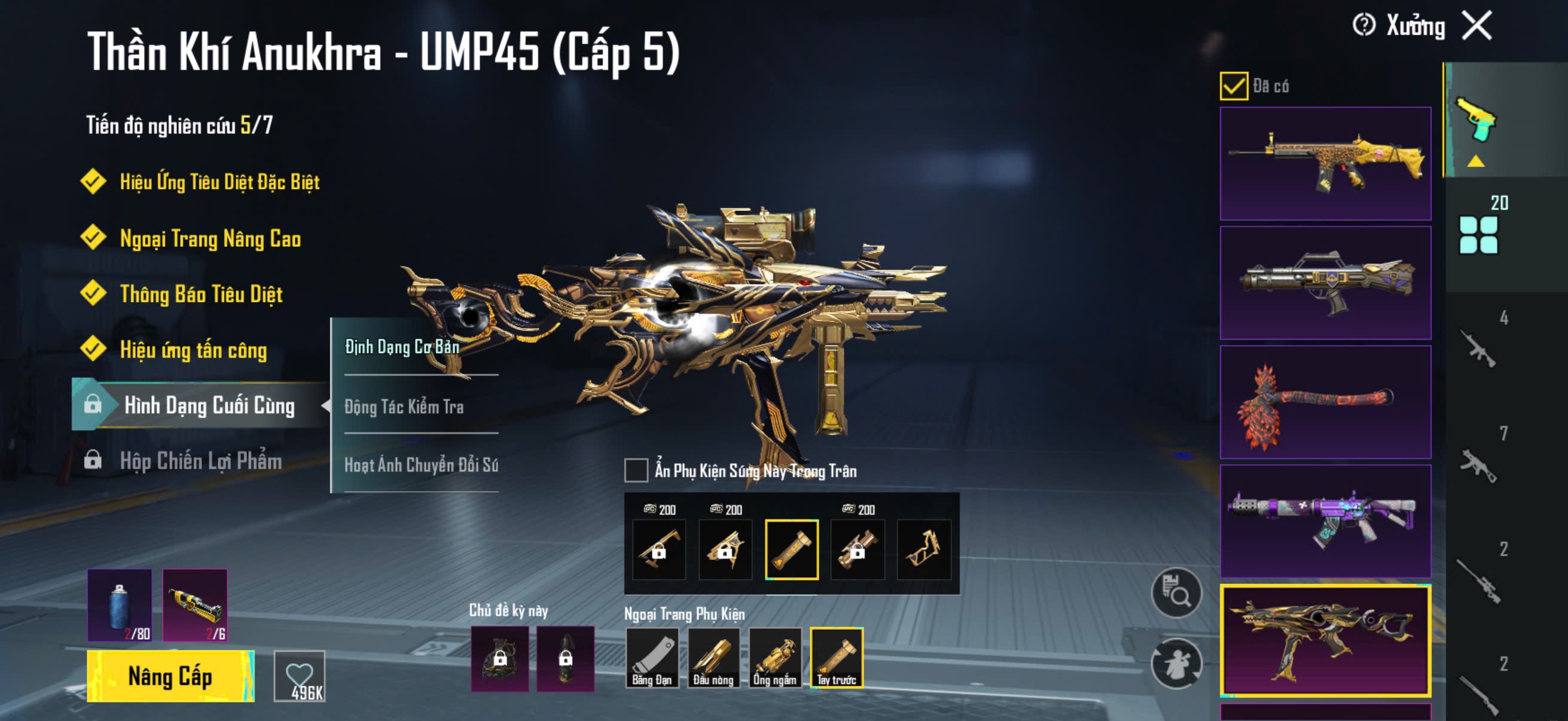Select Thông Báo Tiêu Diệt entry
The width and height of the screenshot is (1568, 721).
click(x=201, y=294)
